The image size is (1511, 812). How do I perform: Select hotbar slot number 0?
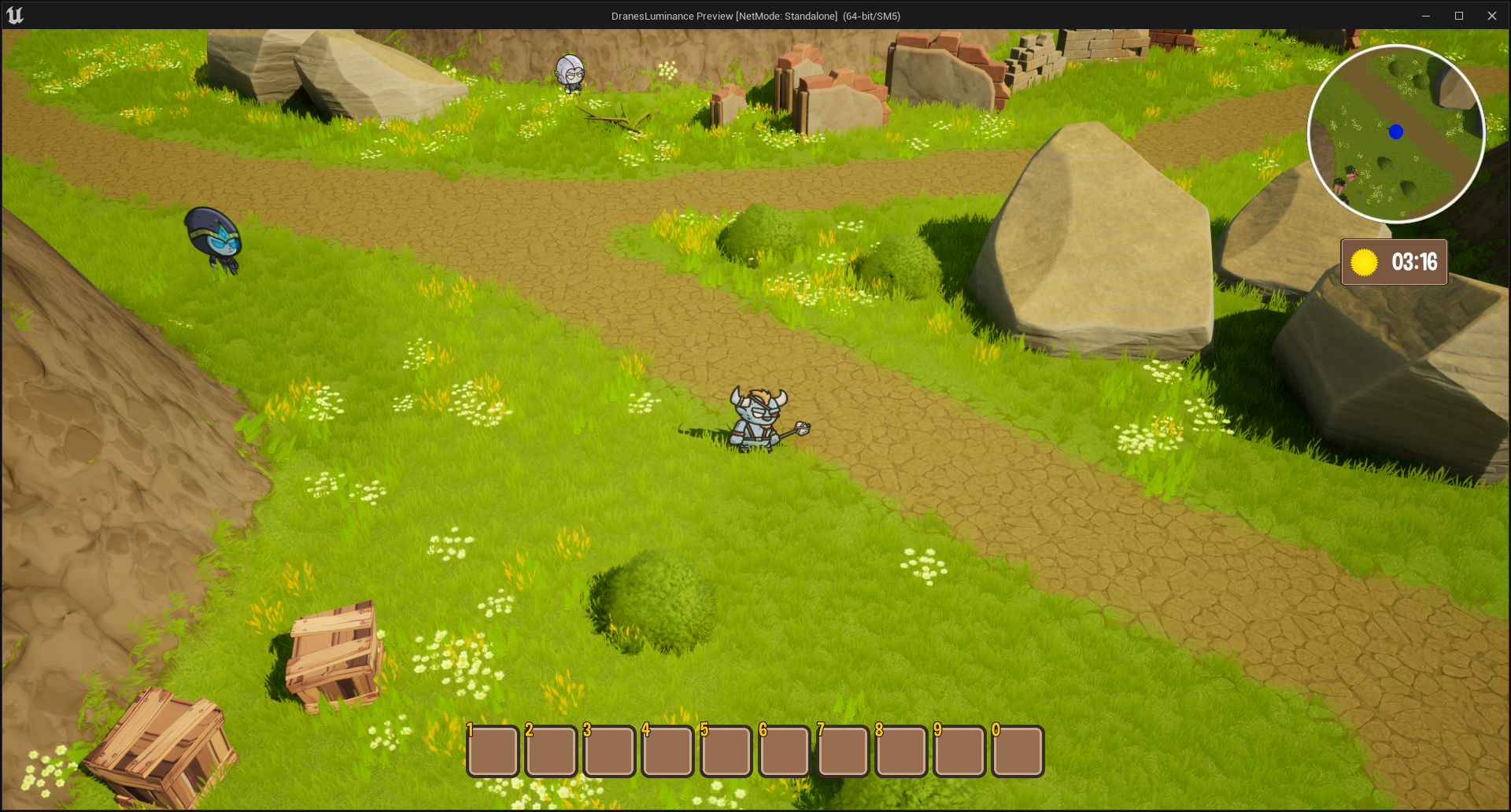pyautogui.click(x=1018, y=751)
